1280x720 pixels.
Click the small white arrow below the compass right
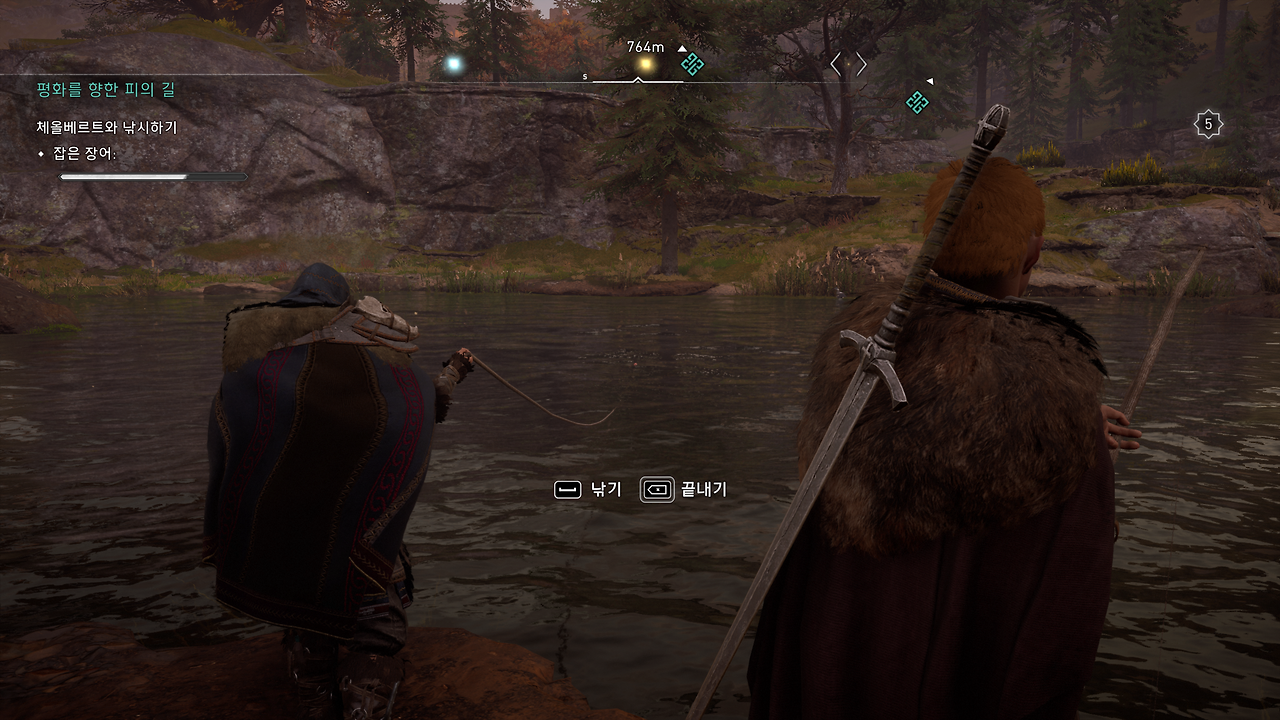[929, 80]
